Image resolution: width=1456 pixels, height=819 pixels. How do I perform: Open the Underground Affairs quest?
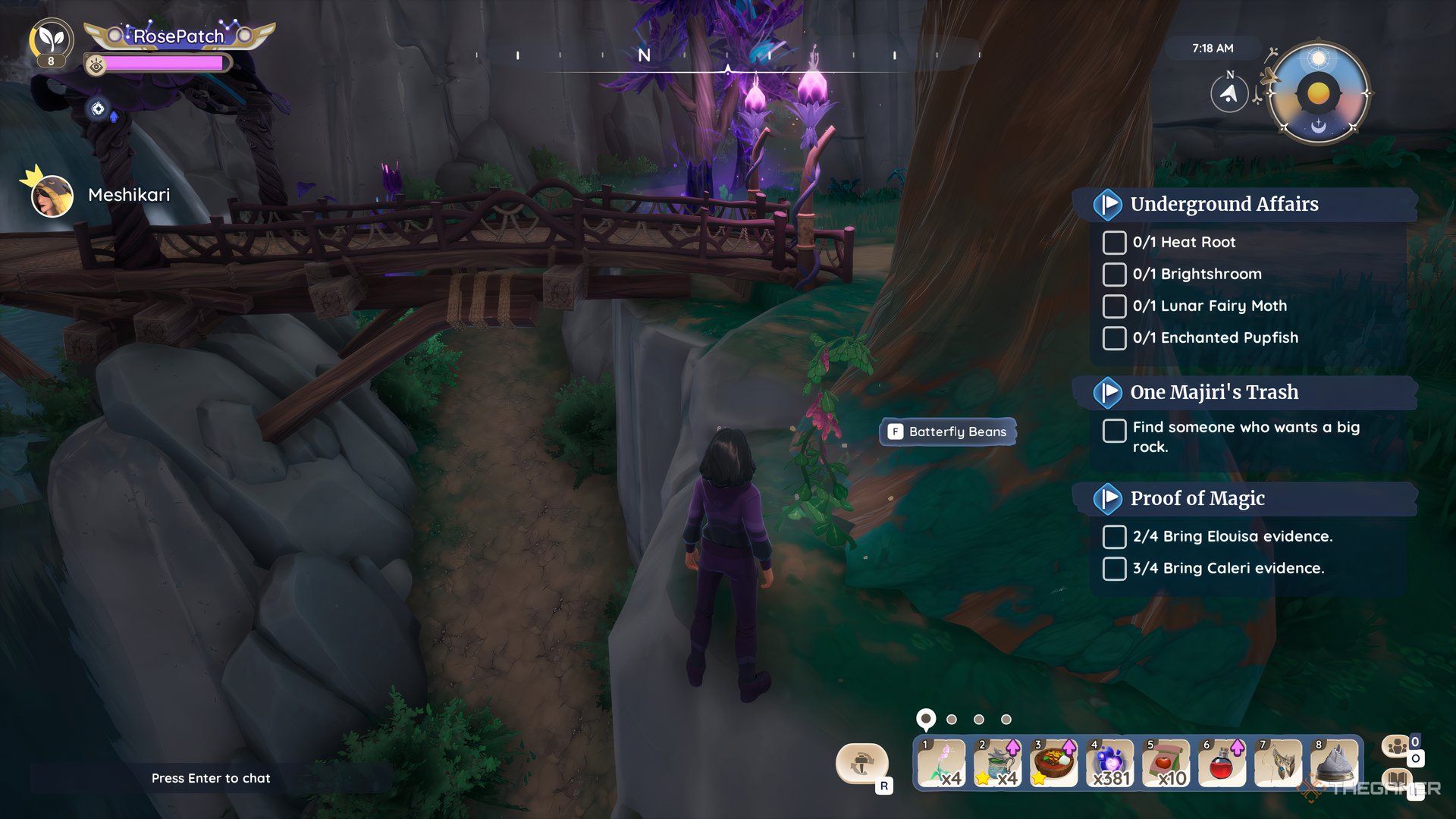[1224, 204]
